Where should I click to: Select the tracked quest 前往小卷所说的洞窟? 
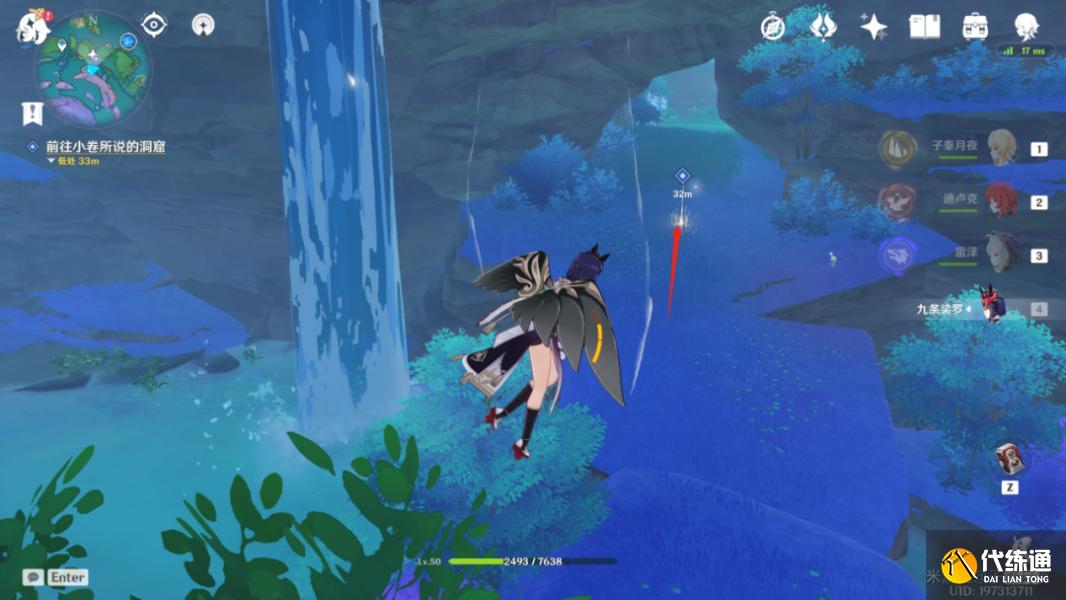[x=105, y=146]
